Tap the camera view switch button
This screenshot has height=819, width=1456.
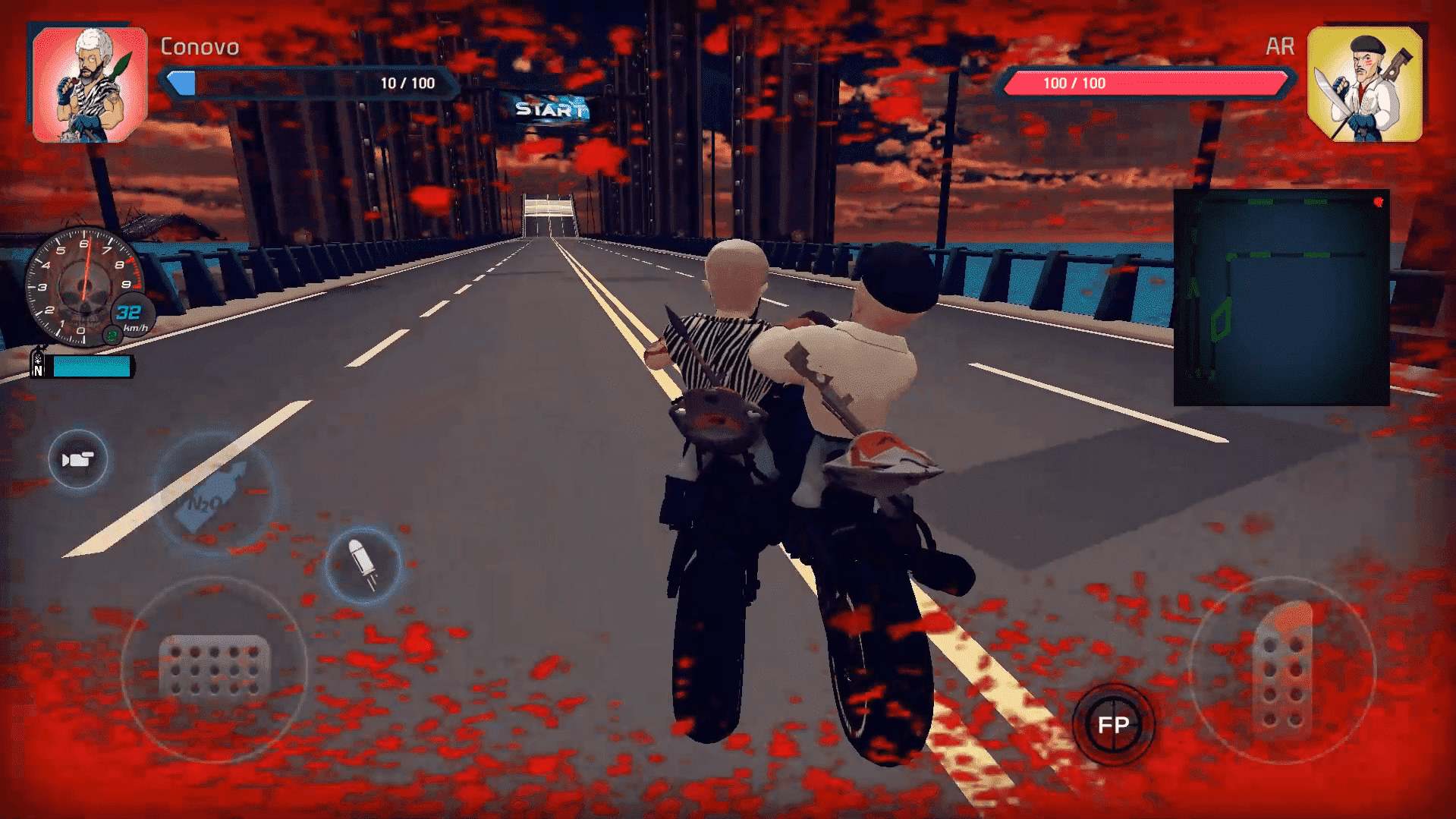pos(77,459)
